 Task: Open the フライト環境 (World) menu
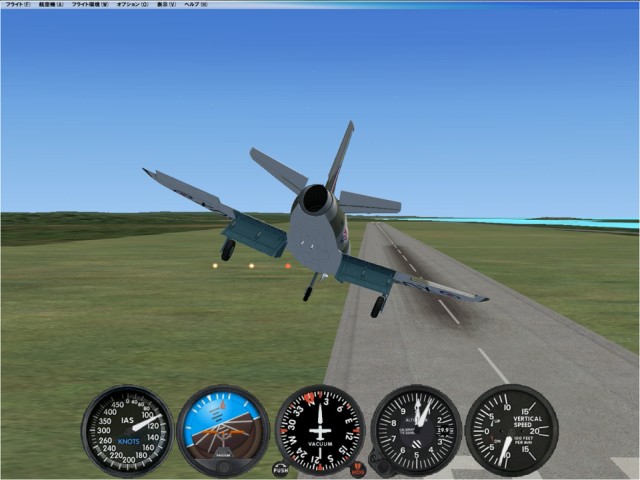click(x=90, y=5)
